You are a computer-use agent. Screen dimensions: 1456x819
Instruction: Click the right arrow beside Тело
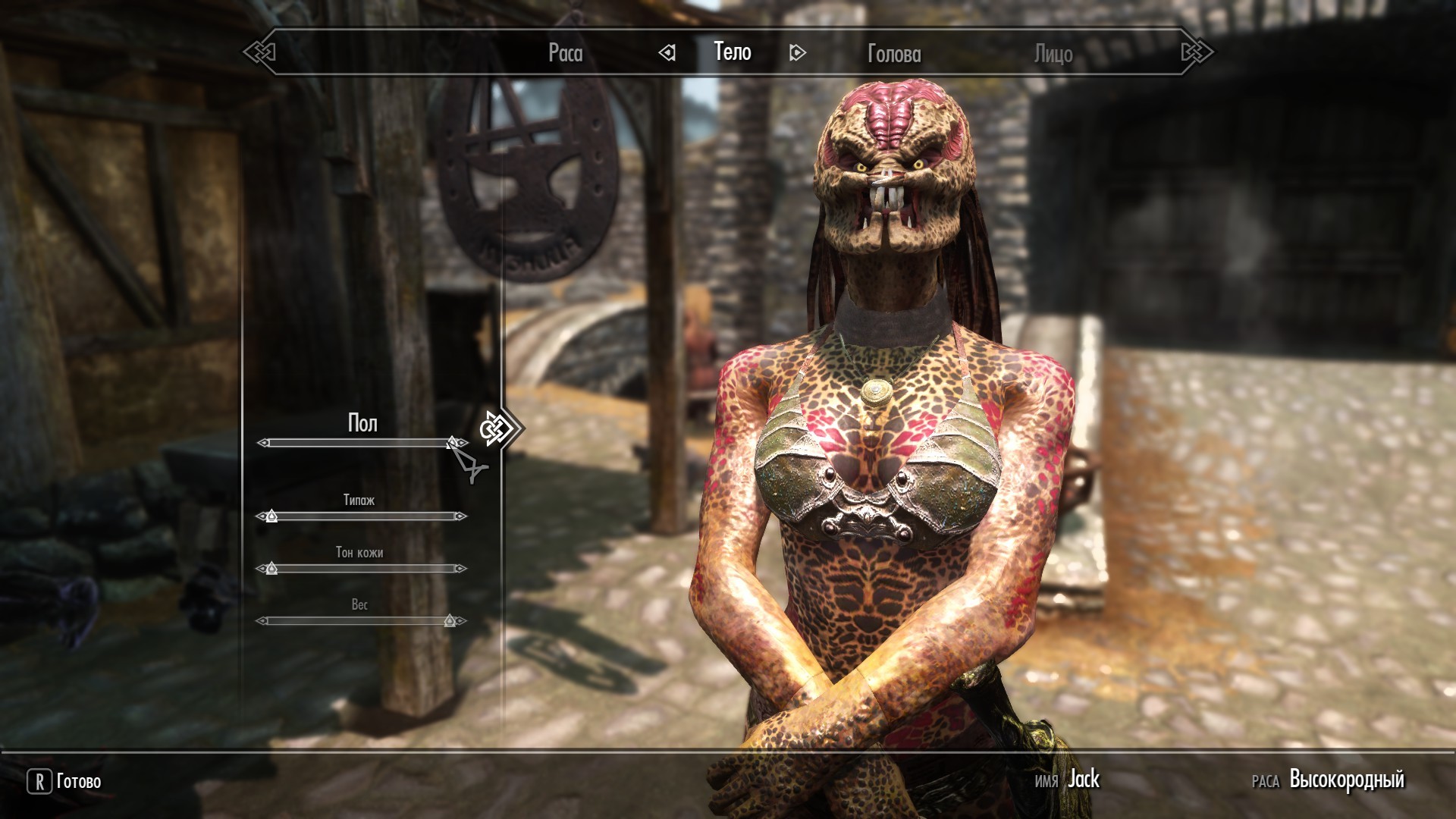tap(797, 52)
